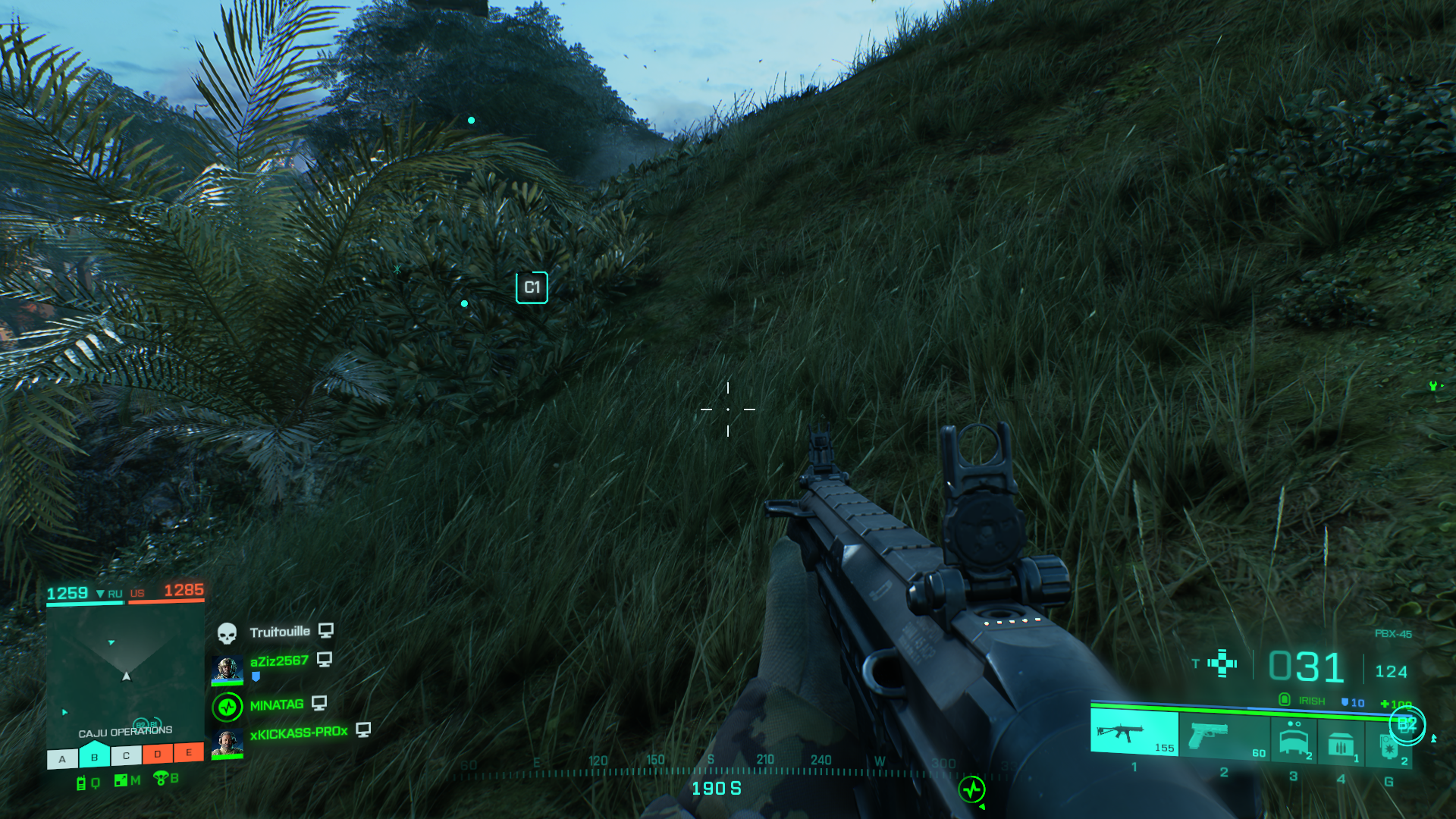Viewport: 1456px width, 819px height.
Task: Click the C1 objective marker
Action: click(532, 287)
